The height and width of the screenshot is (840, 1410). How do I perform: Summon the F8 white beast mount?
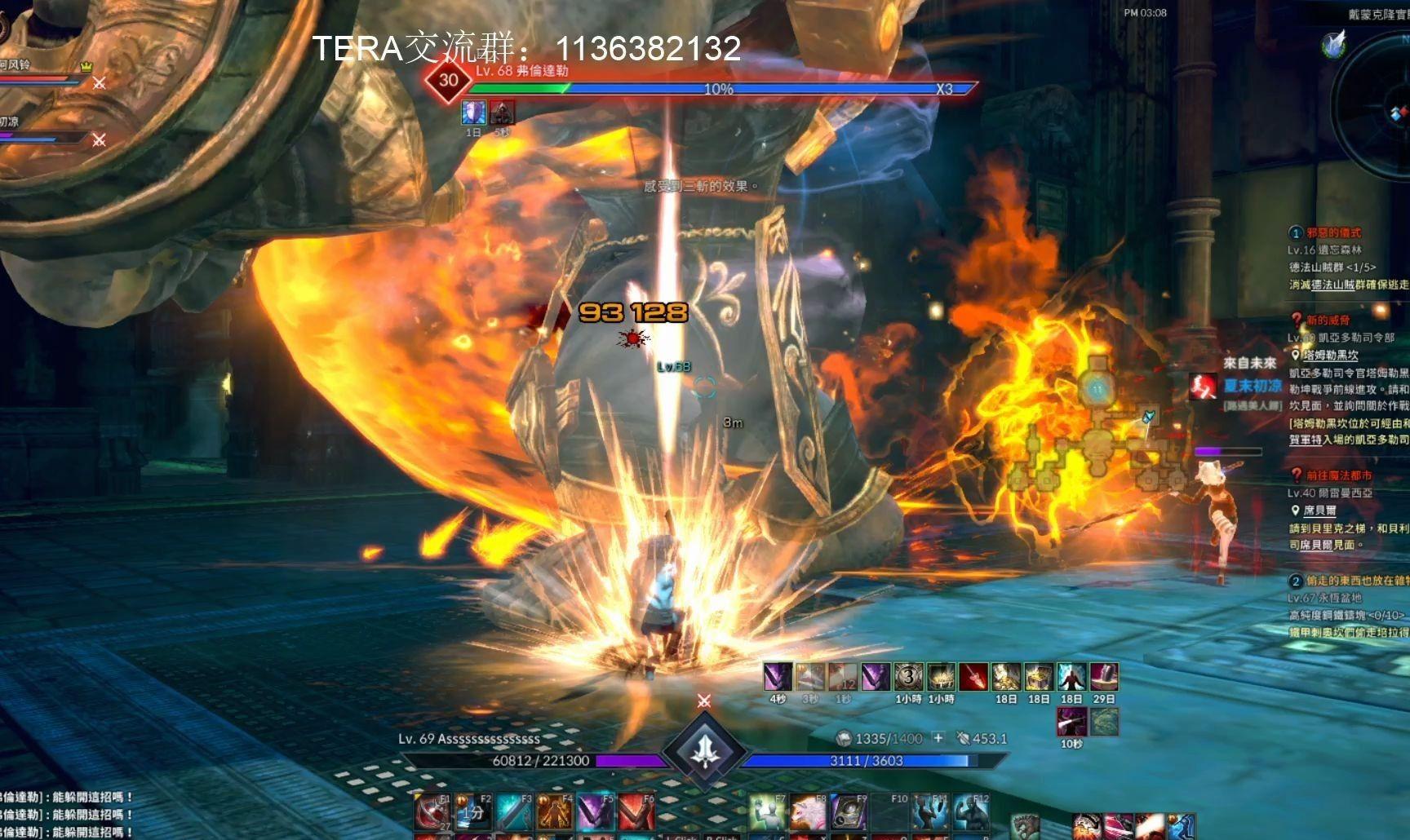(808, 812)
